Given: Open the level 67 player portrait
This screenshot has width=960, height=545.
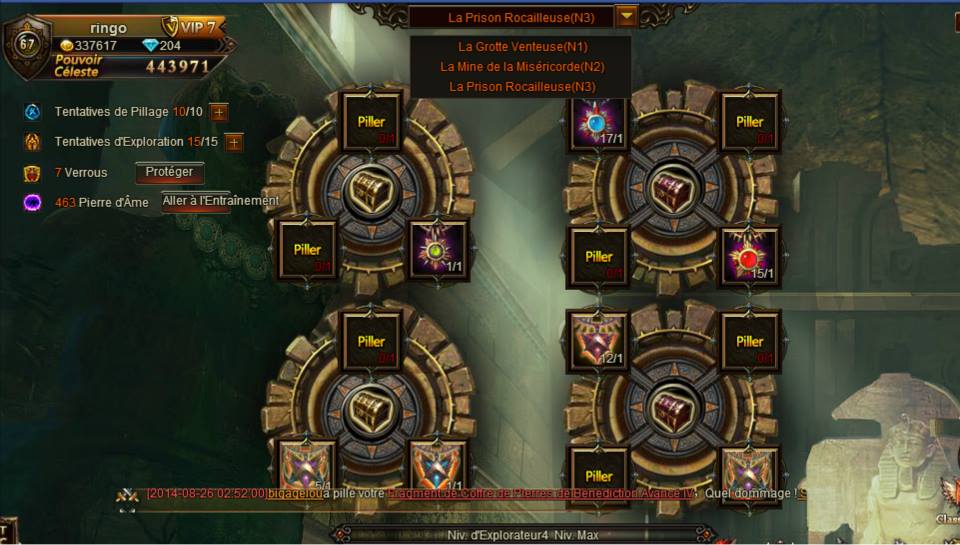Looking at the screenshot, I should (27, 44).
